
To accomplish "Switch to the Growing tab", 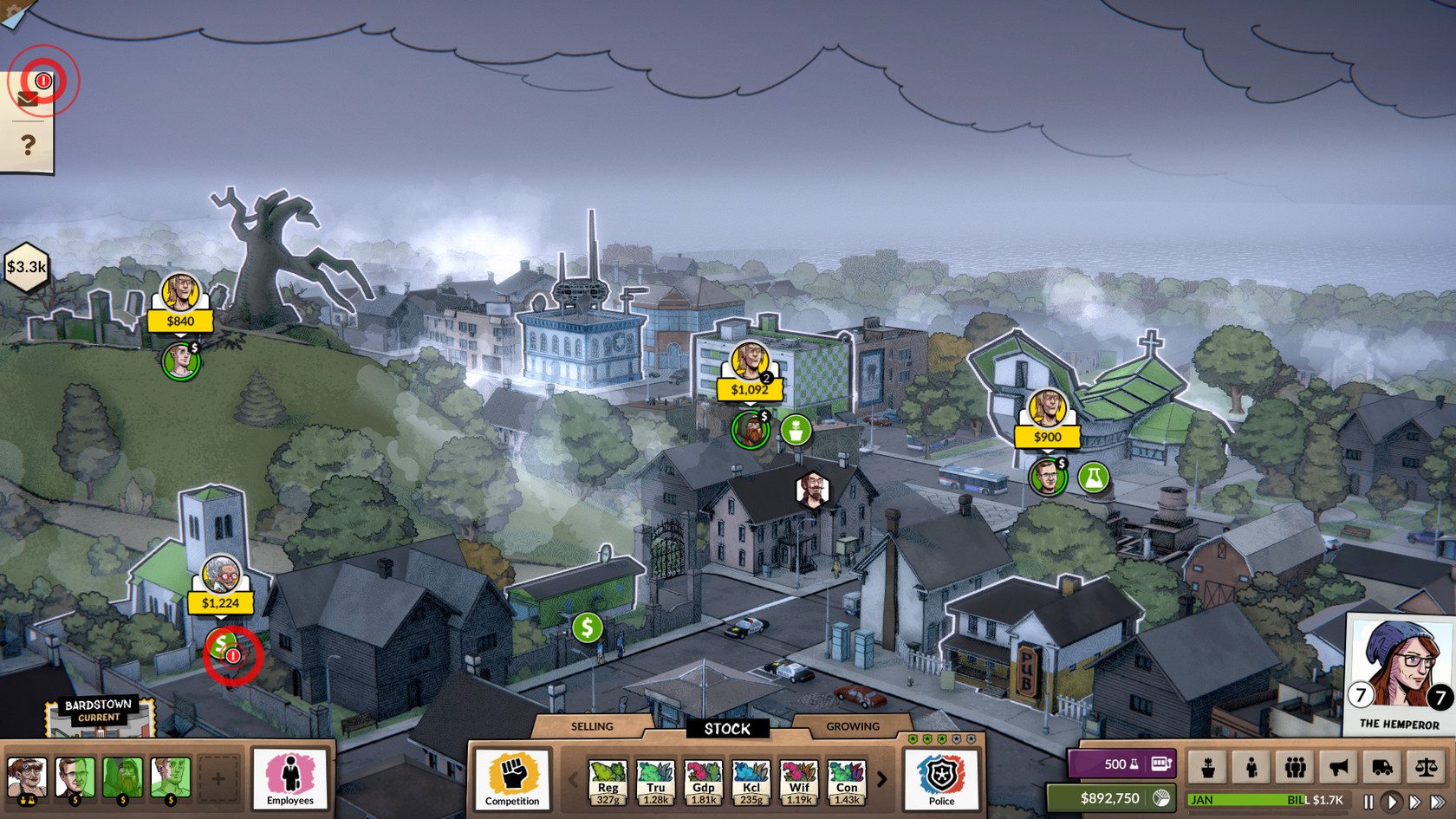I will [x=853, y=726].
